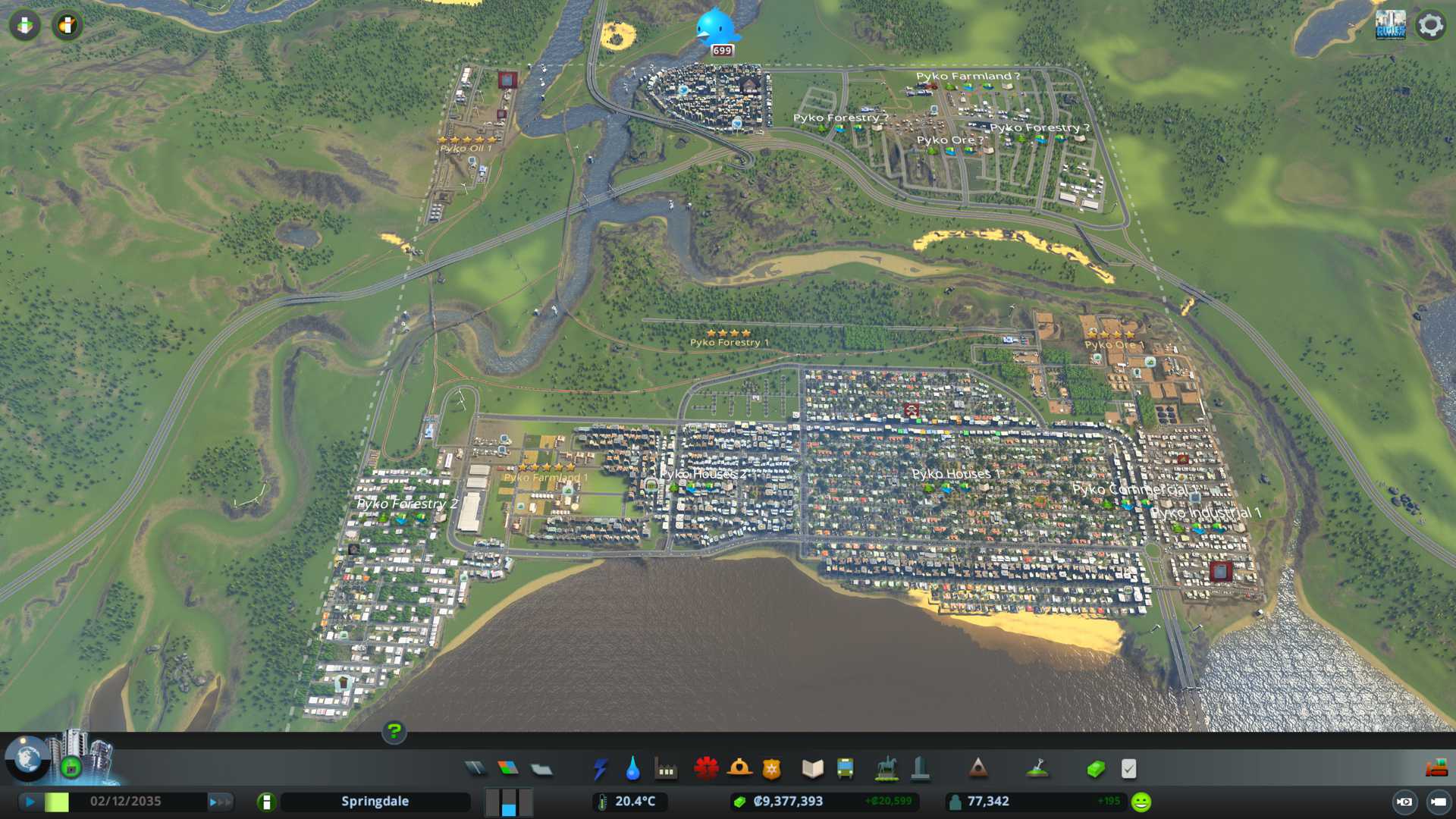Open the Public Transport bus menu
This screenshot has width=1456, height=819.
click(845, 769)
